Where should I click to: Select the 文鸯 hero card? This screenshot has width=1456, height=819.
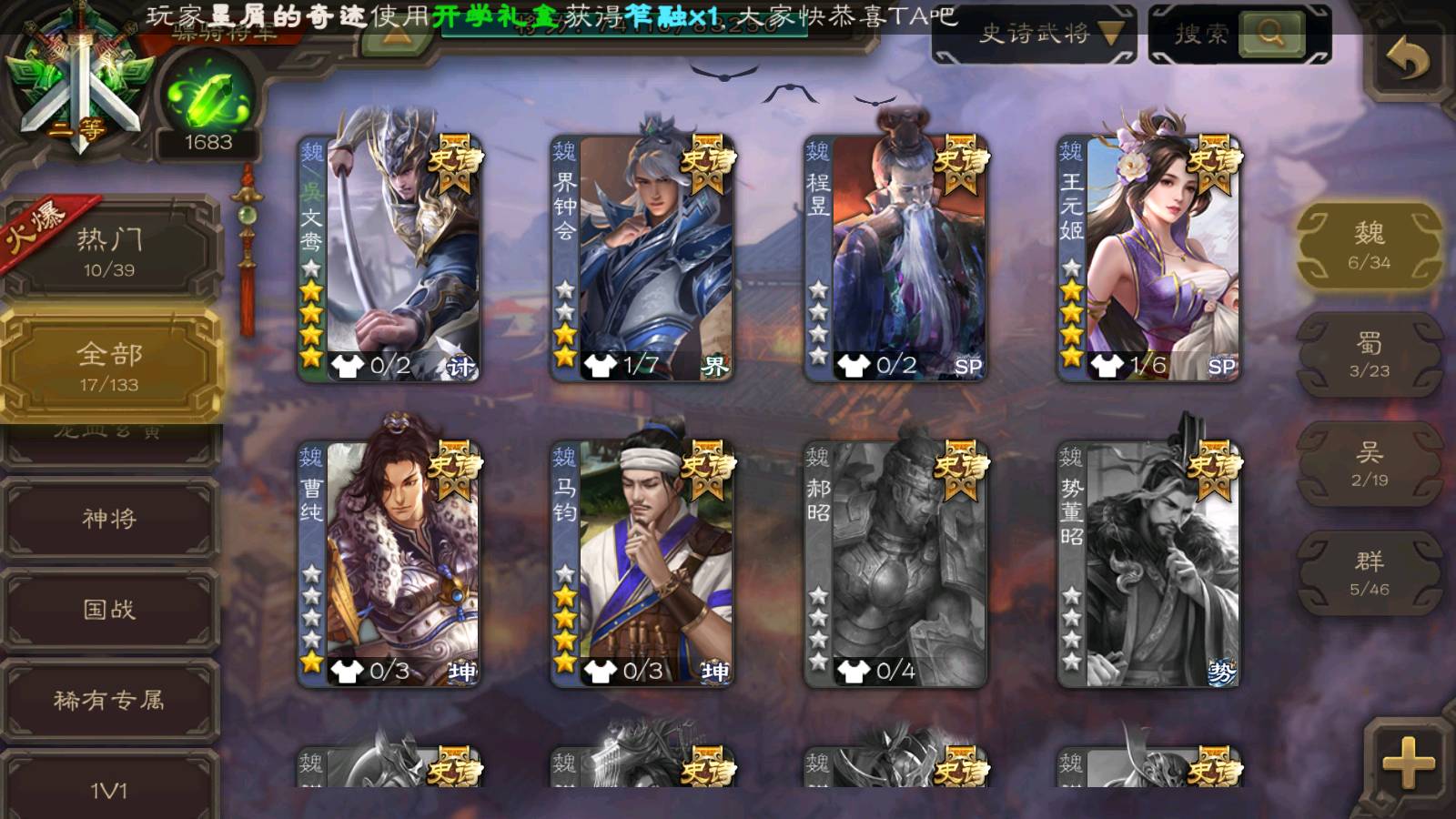click(389, 258)
